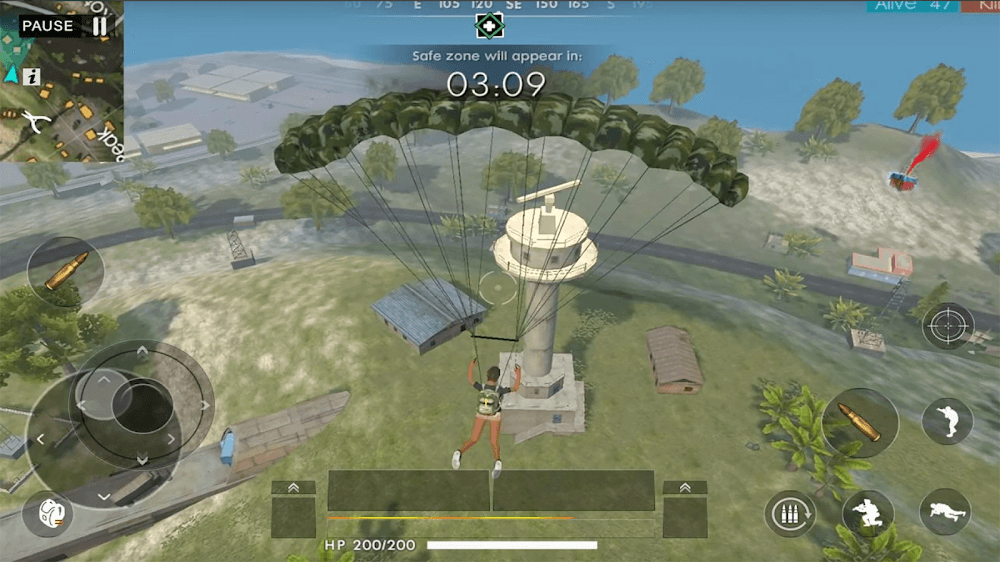Show the info "i" icon panel
The image size is (1000, 562).
click(x=32, y=76)
